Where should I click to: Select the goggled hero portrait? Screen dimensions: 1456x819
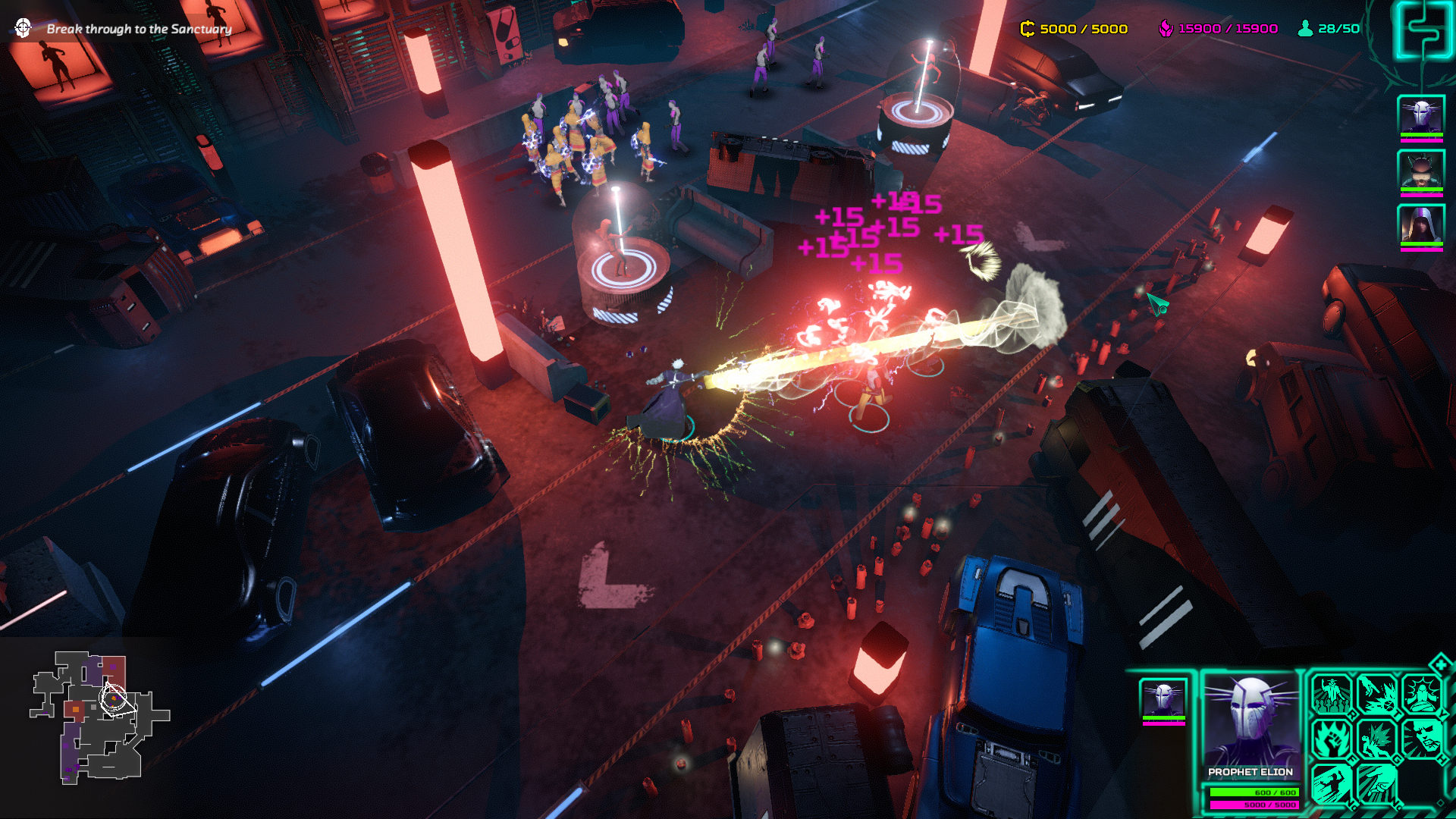click(1420, 170)
